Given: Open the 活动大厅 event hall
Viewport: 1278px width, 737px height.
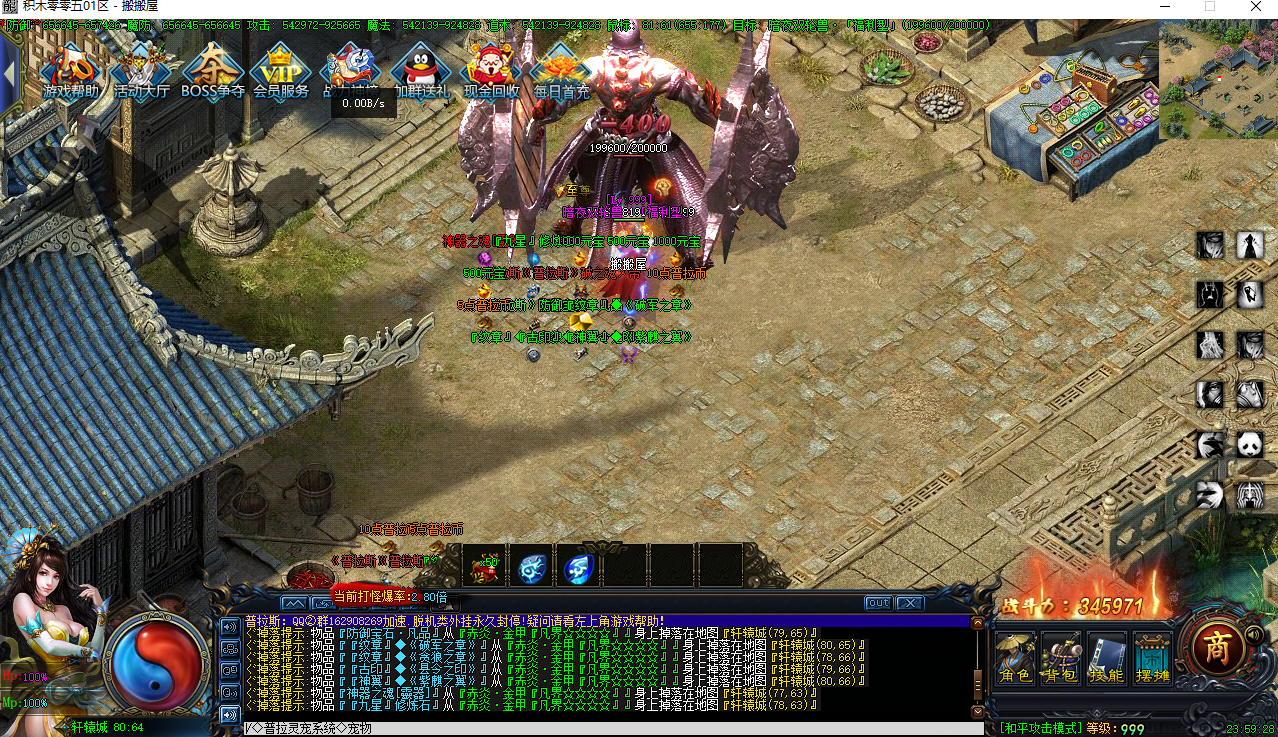Looking at the screenshot, I should (x=141, y=70).
